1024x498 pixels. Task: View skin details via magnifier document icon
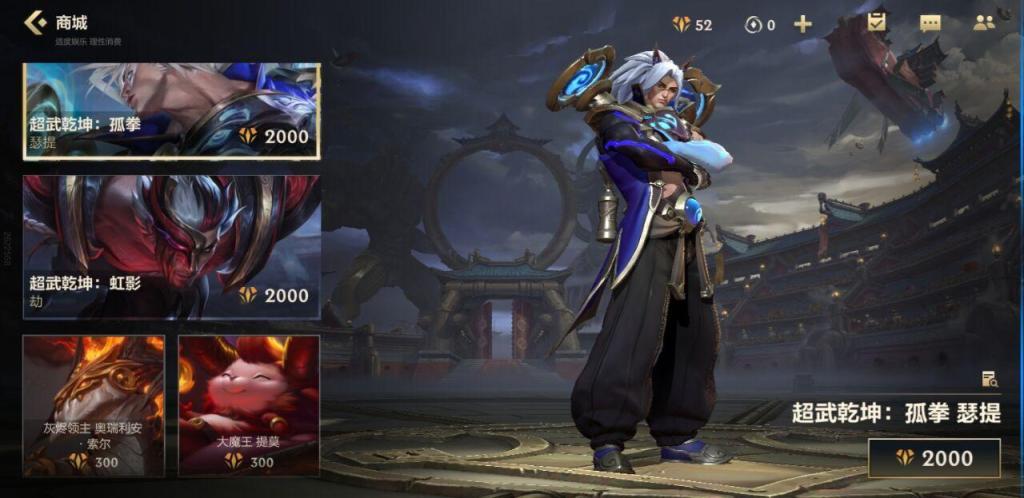pos(990,379)
